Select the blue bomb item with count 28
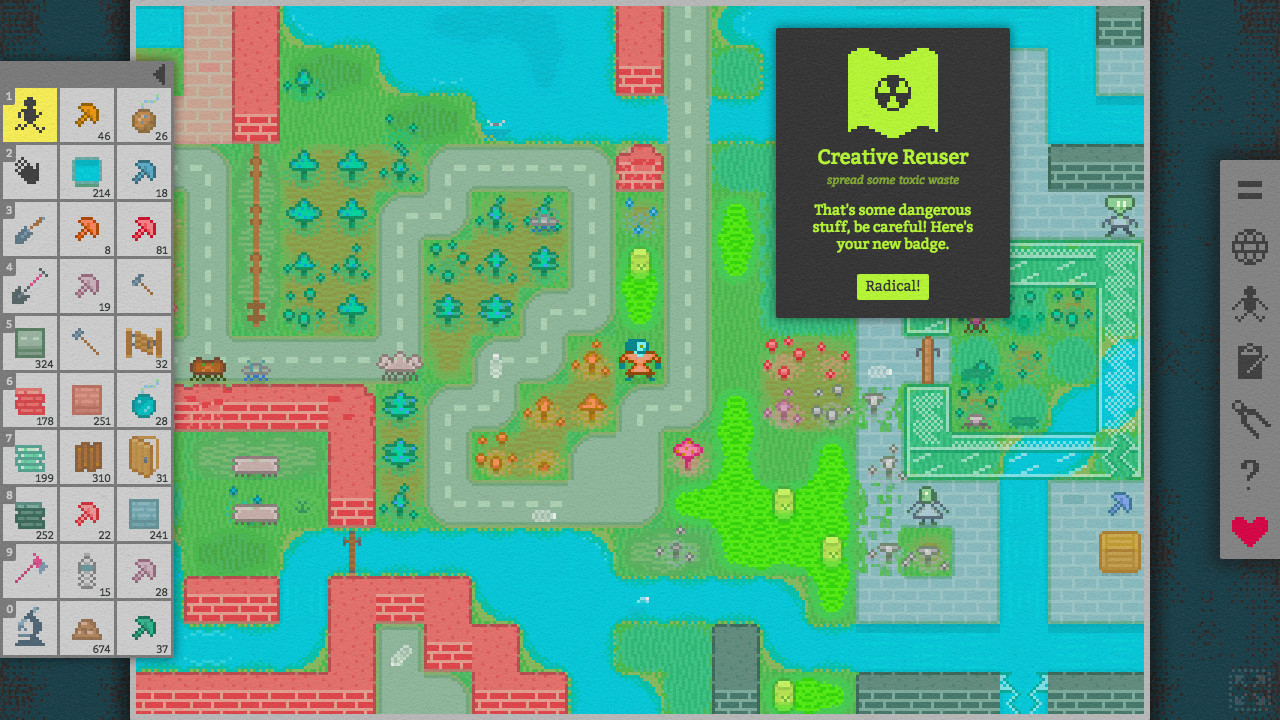The width and height of the screenshot is (1280, 720). (144, 400)
